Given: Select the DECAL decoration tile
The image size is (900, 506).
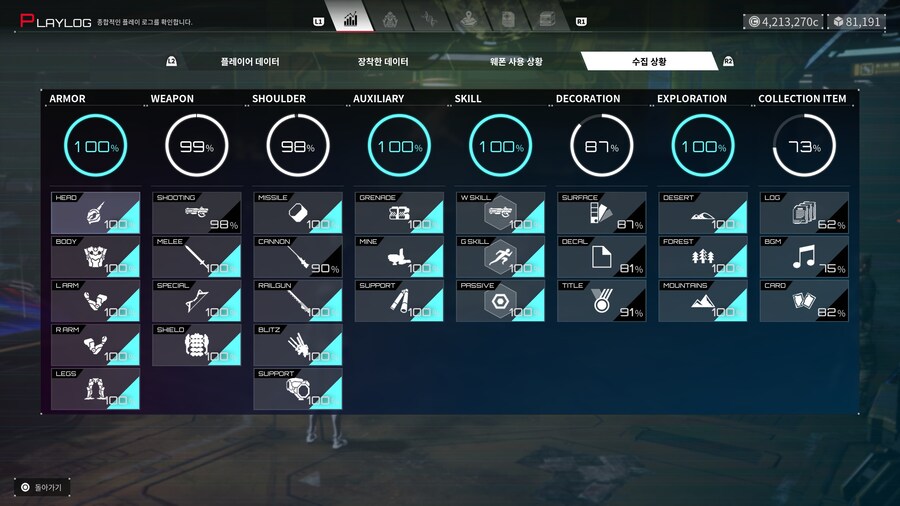Looking at the screenshot, I should click(x=601, y=257).
